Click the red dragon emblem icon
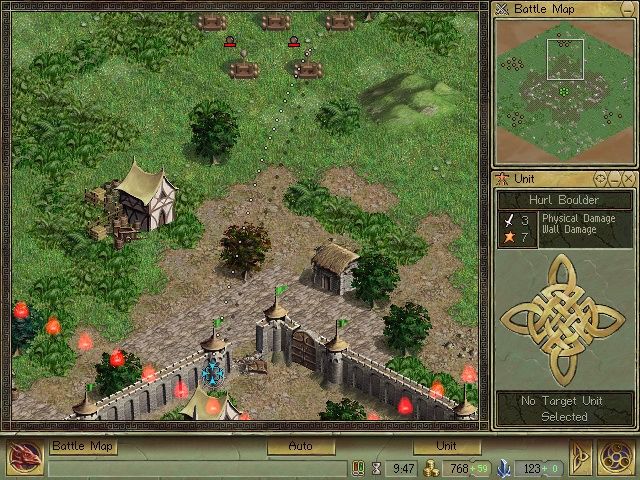Viewport: 640px width, 480px height. click(23, 457)
